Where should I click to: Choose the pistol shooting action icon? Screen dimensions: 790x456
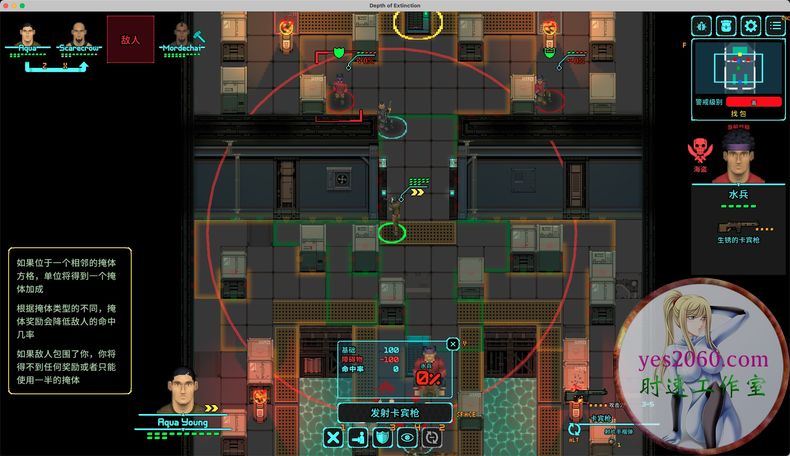[x=358, y=437]
